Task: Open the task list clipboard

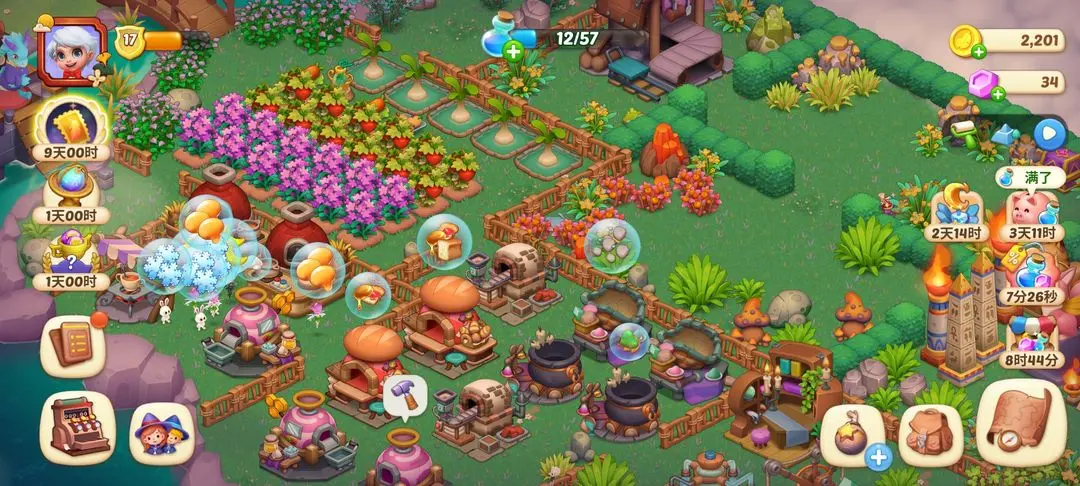Action: pyautogui.click(x=73, y=345)
